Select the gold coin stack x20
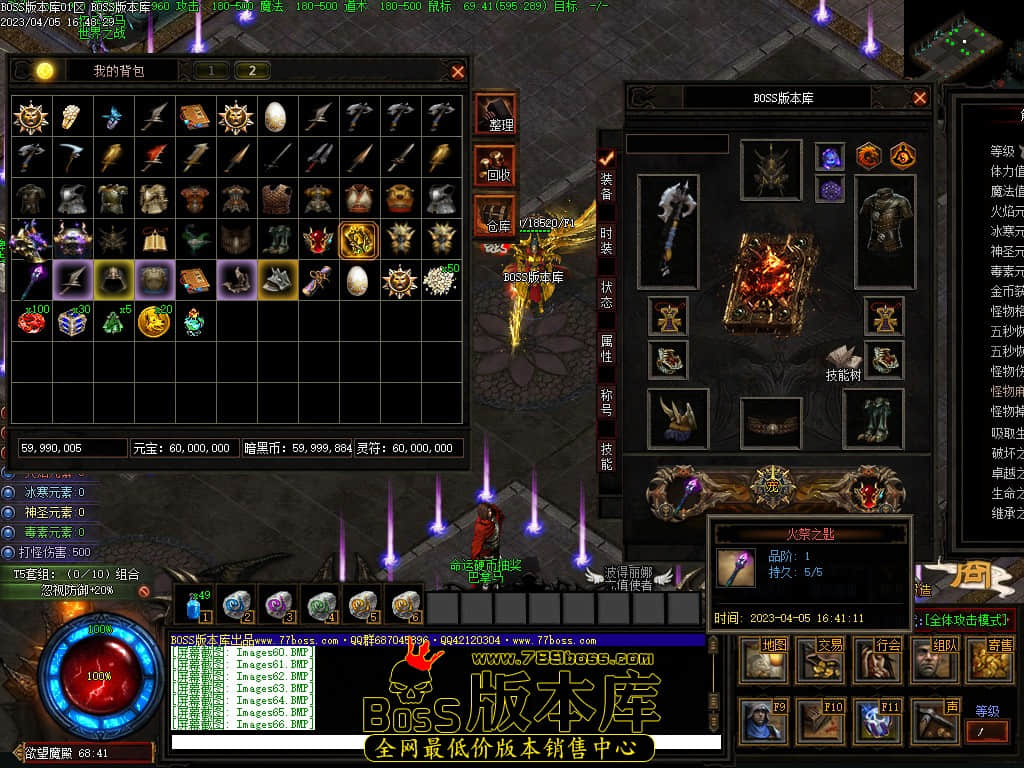This screenshot has height=768, width=1024. pyautogui.click(x=153, y=321)
